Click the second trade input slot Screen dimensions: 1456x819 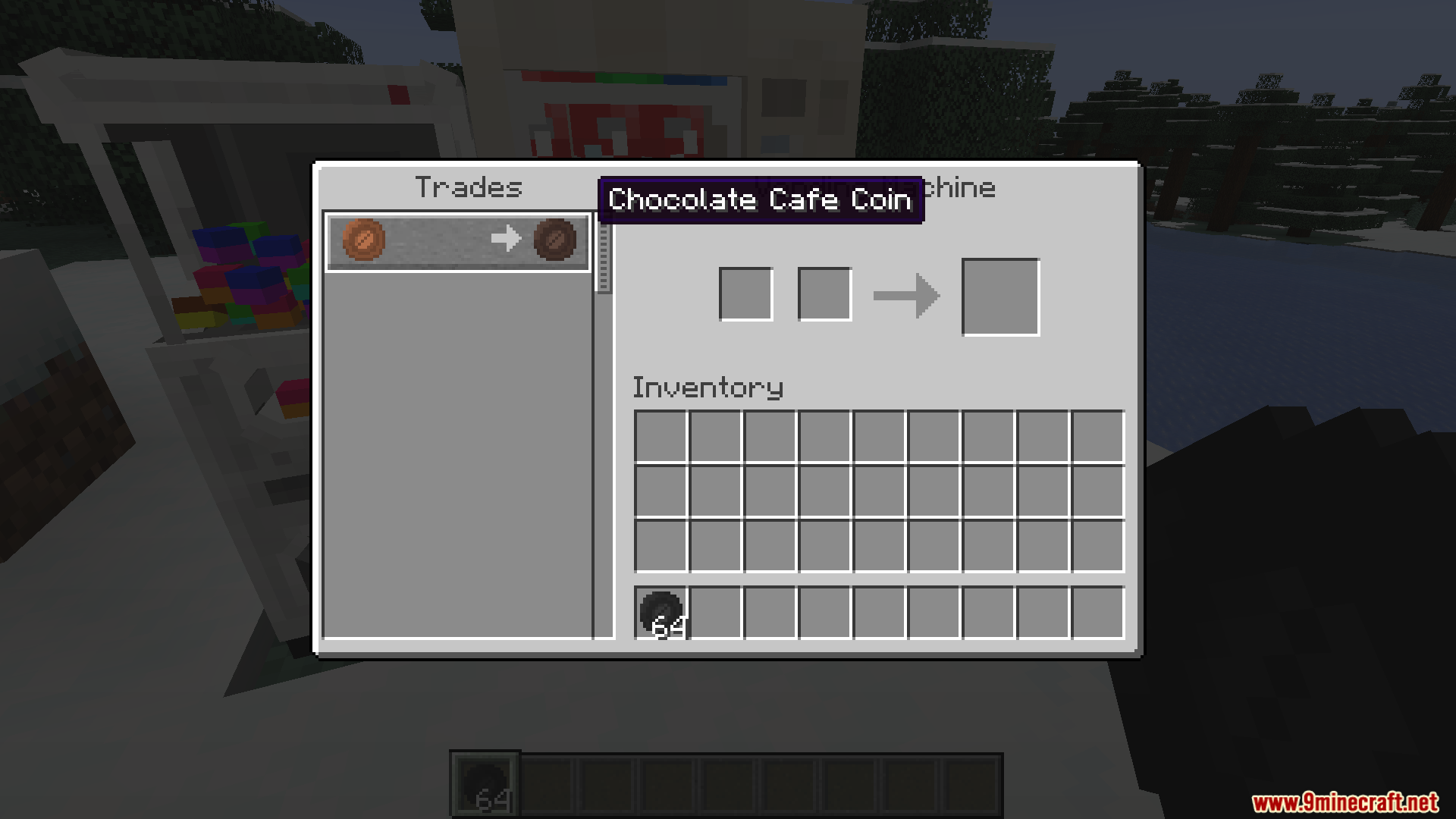pyautogui.click(x=824, y=293)
